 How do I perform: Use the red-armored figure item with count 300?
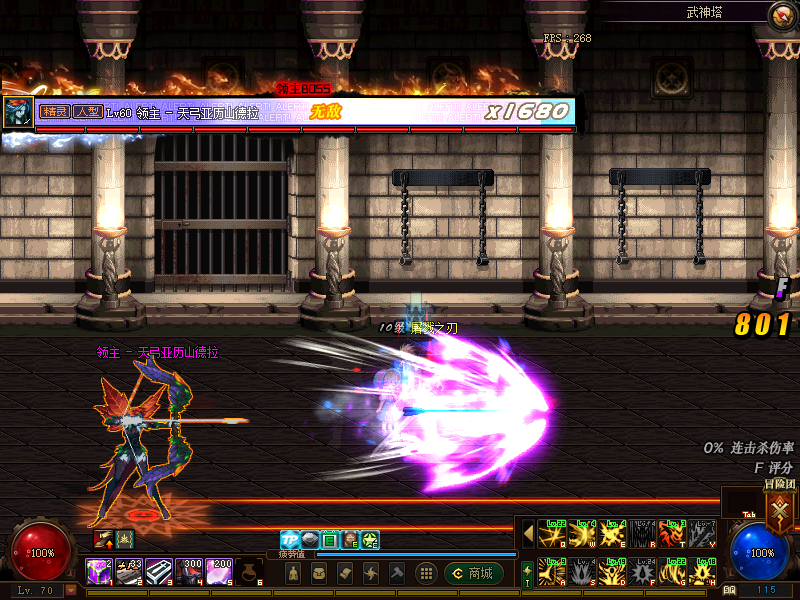189,572
